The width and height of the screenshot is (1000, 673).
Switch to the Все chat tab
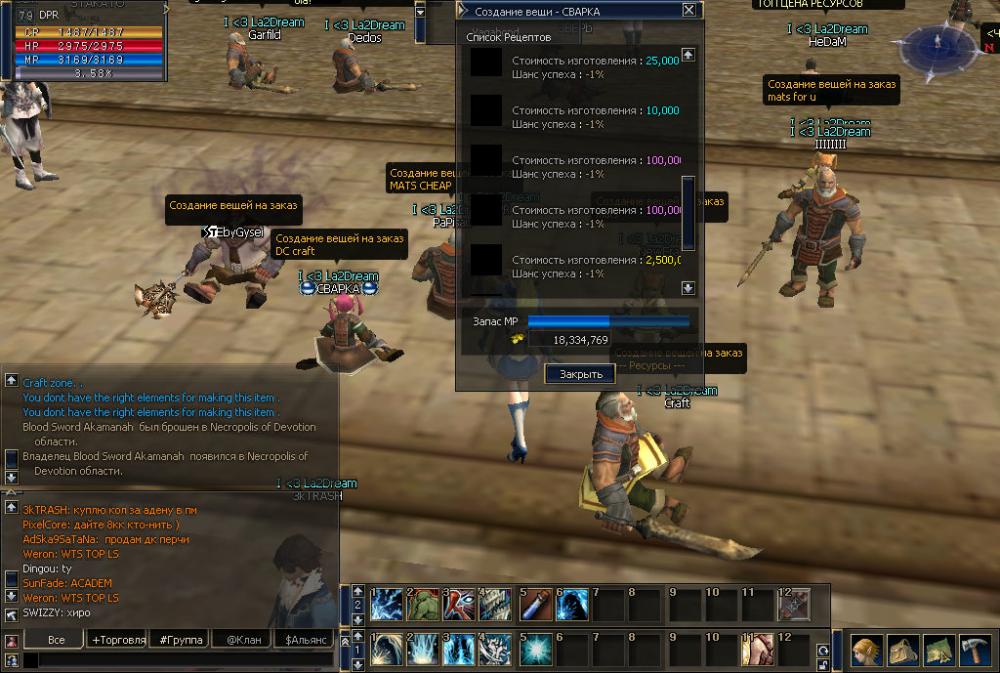point(56,639)
